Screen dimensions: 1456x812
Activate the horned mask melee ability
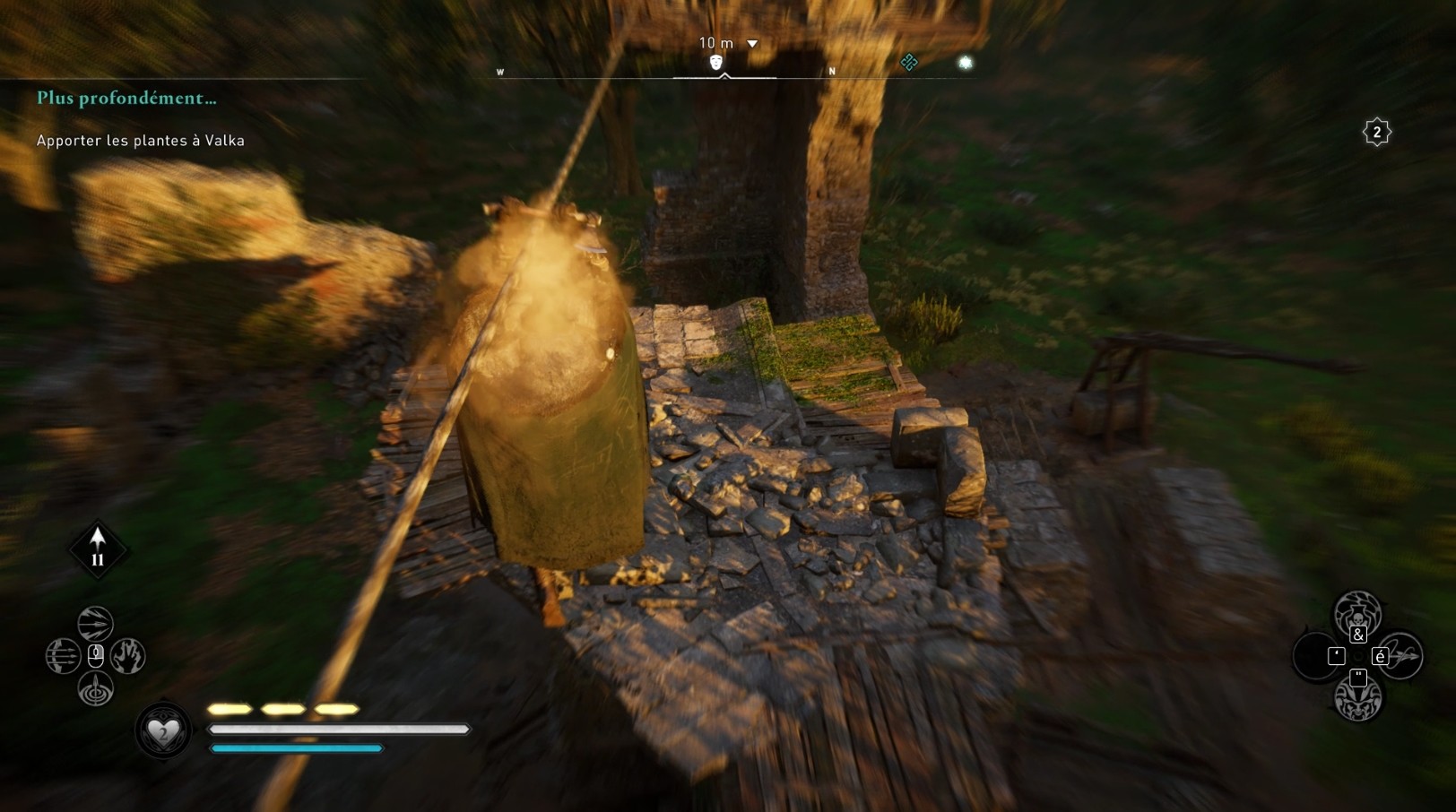point(1357,700)
